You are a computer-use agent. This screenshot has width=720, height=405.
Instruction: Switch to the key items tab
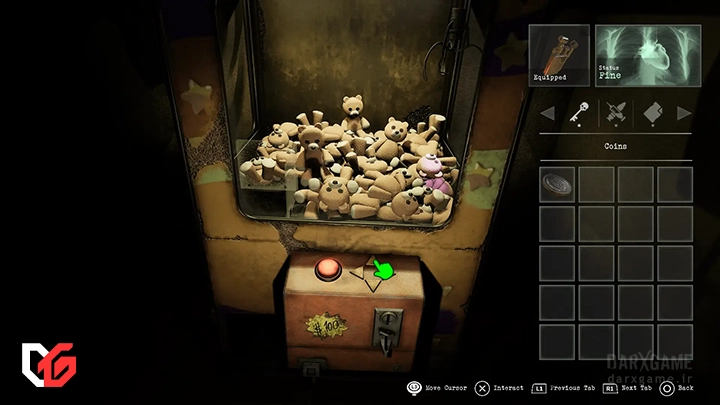click(x=576, y=114)
